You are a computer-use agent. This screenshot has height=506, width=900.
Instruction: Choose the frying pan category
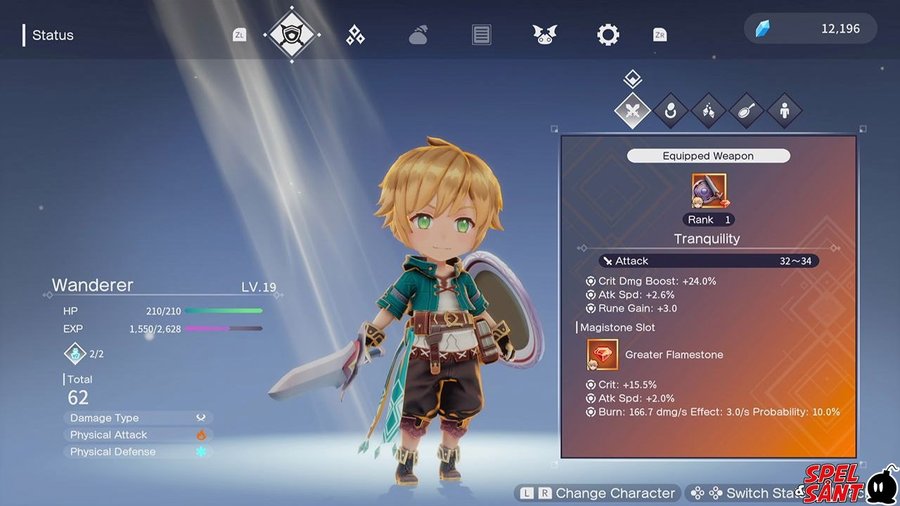746,110
